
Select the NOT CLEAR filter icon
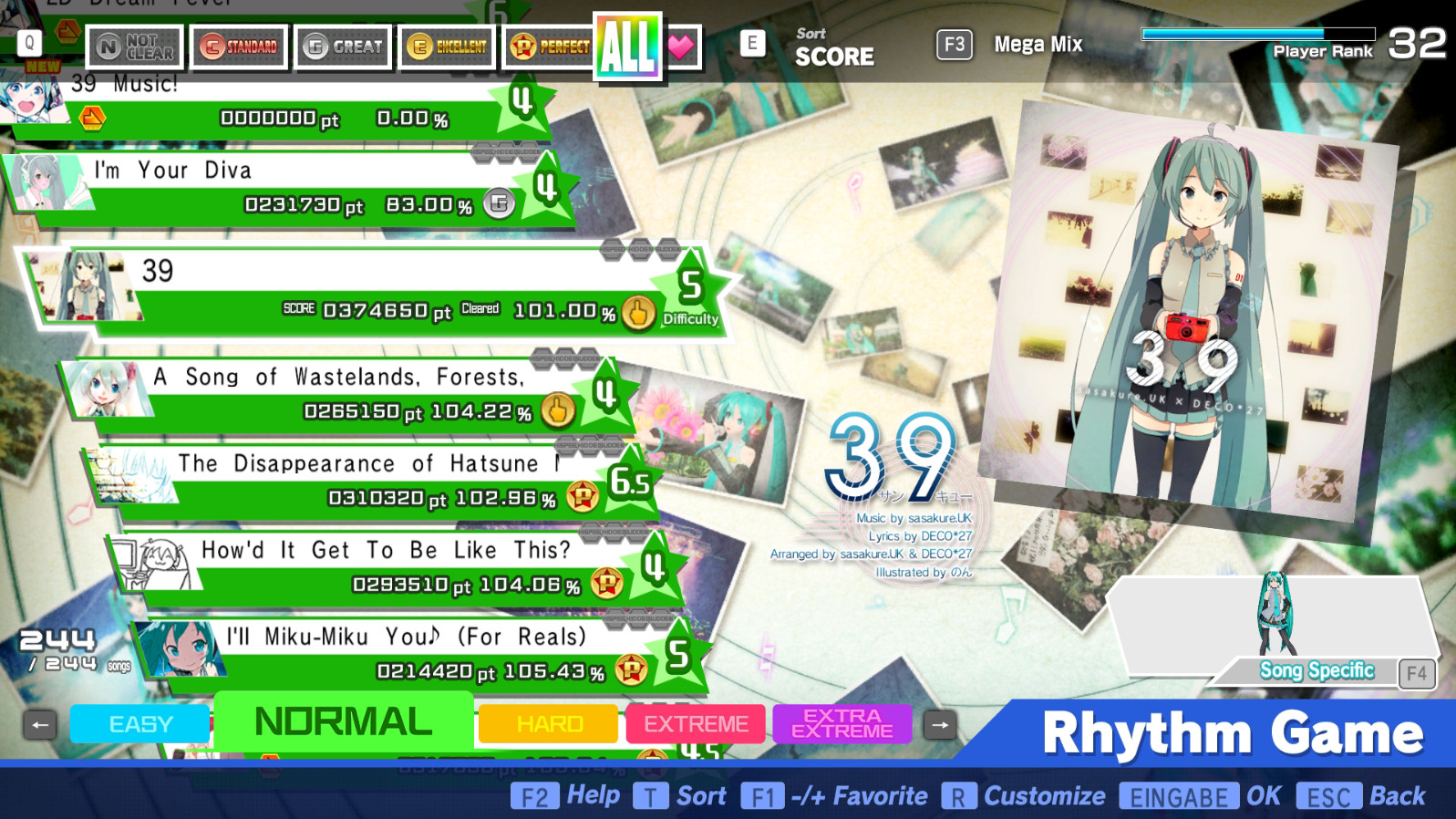pyautogui.click(x=135, y=45)
